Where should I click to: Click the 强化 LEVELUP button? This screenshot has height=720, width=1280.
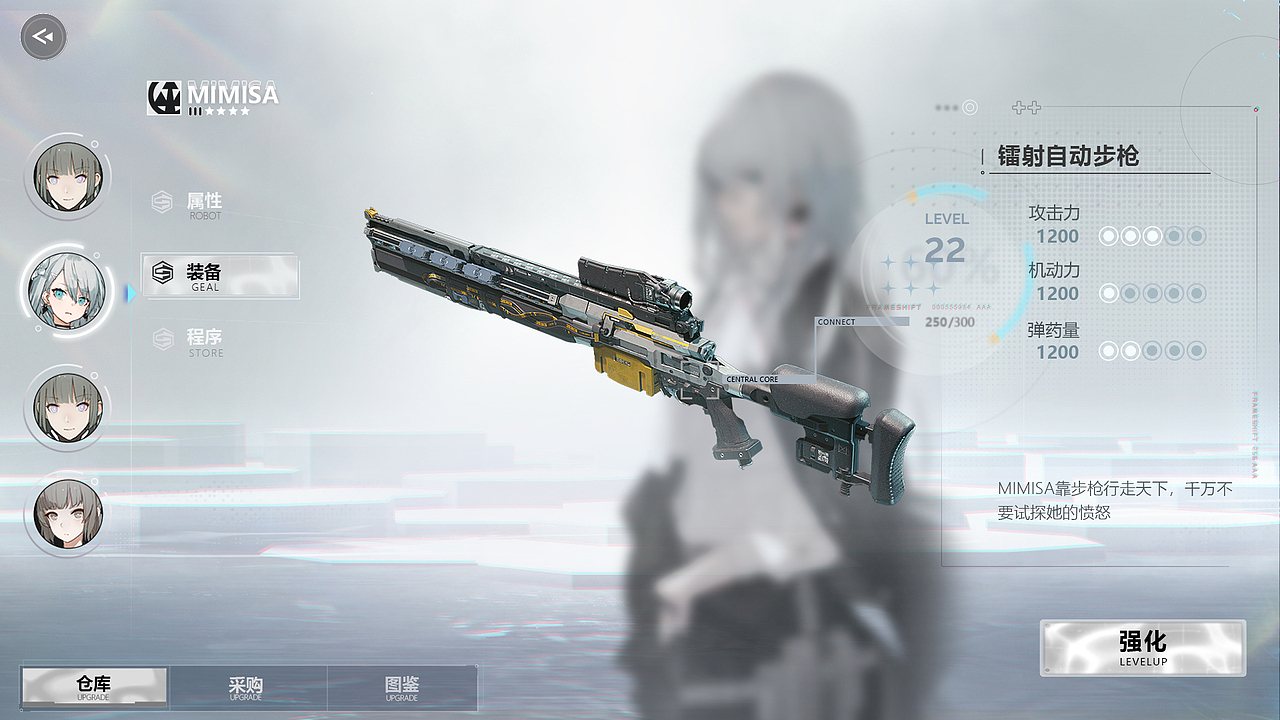click(x=1143, y=647)
